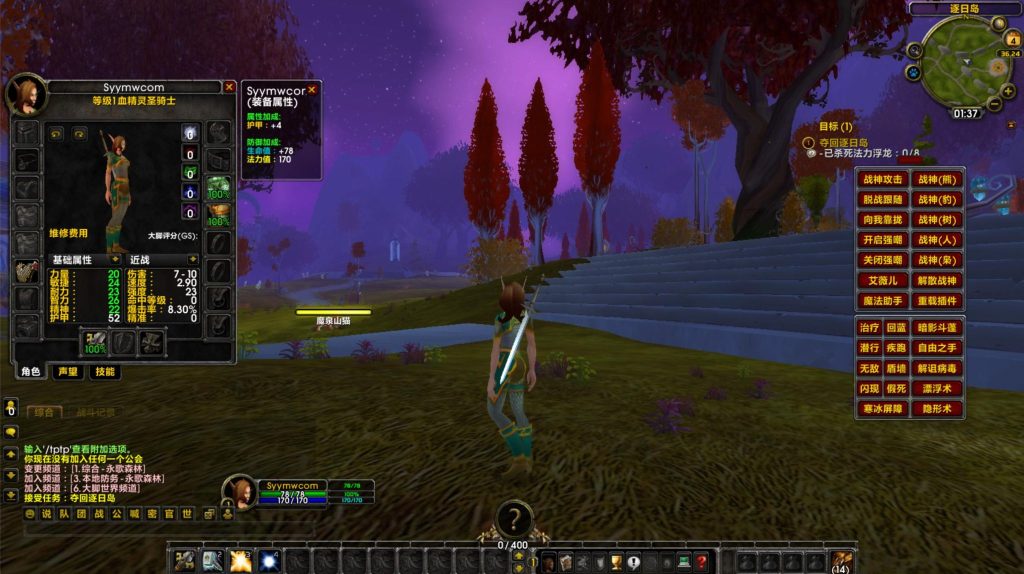Use the 治疗 heal button

pyautogui.click(x=869, y=328)
